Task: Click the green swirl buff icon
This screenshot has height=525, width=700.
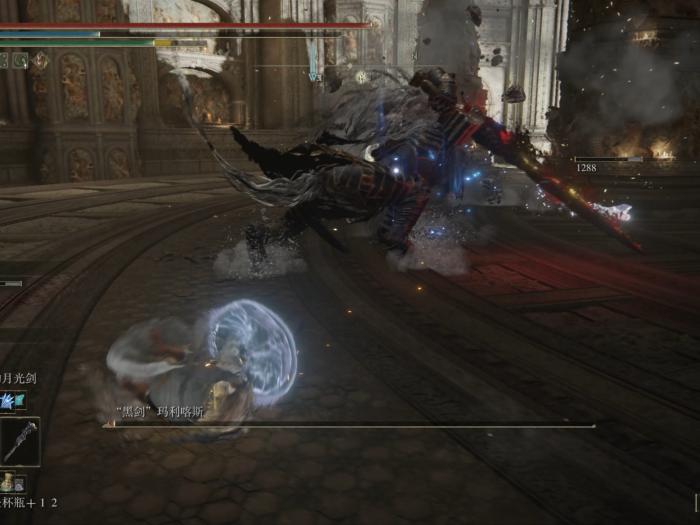Action: click(x=21, y=60)
